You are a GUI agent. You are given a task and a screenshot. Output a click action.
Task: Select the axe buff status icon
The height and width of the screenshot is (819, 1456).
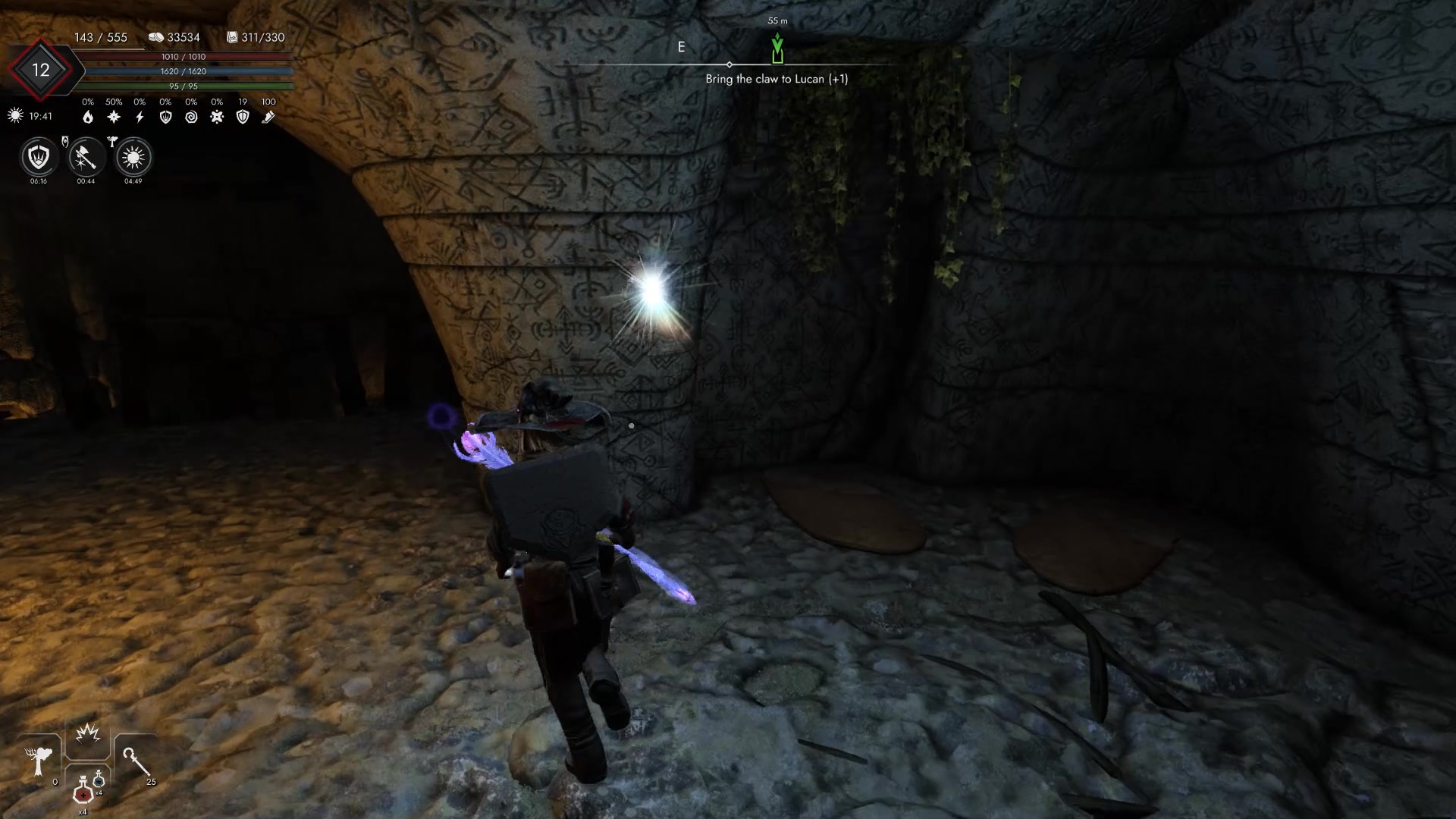[86, 158]
